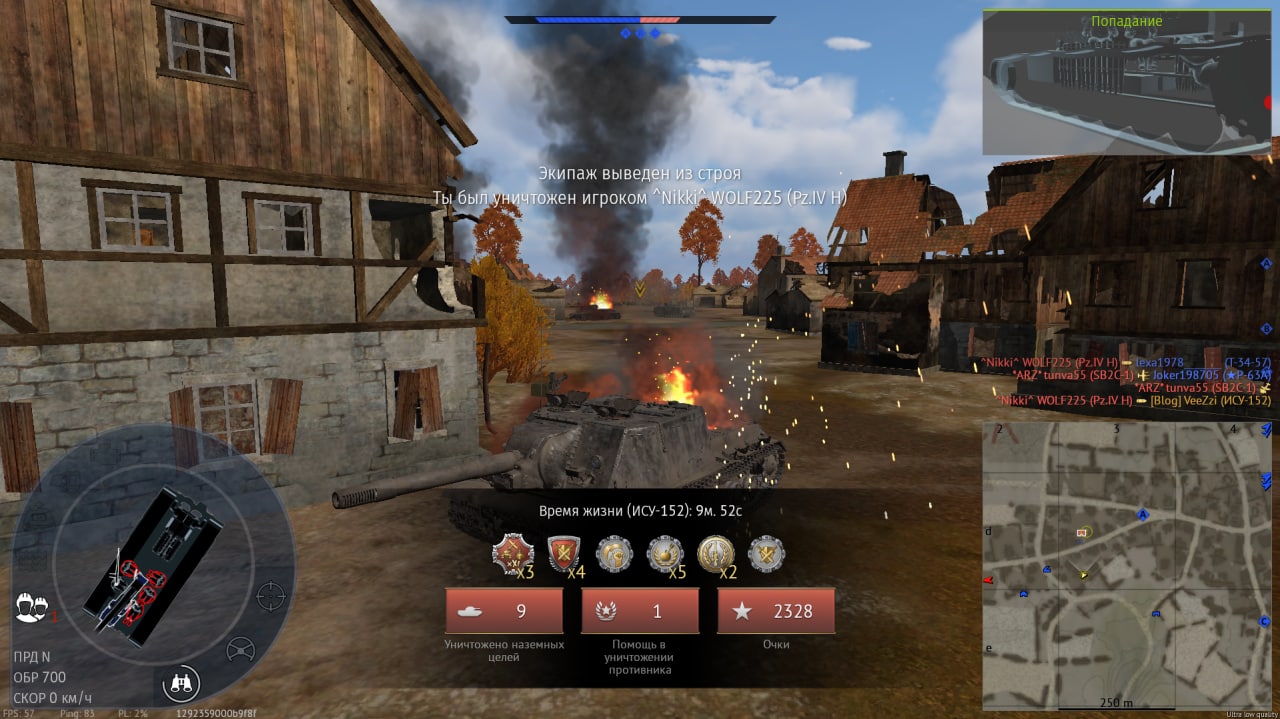The width and height of the screenshot is (1280, 719).
Task: Activate the binoculars icon
Action: [182, 684]
